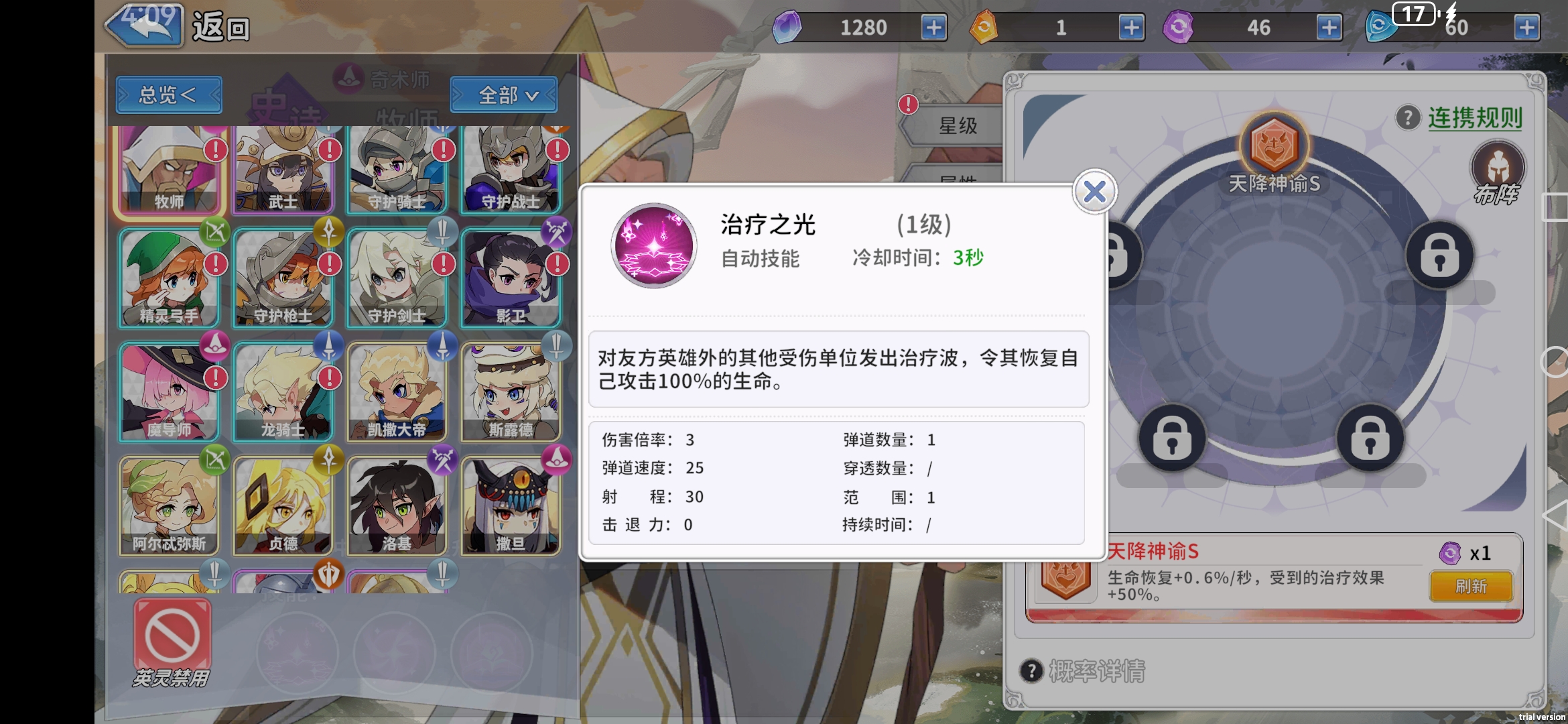The height and width of the screenshot is (724, 1568).
Task: Select the 撒旦 hero thumbnail
Action: (x=511, y=505)
